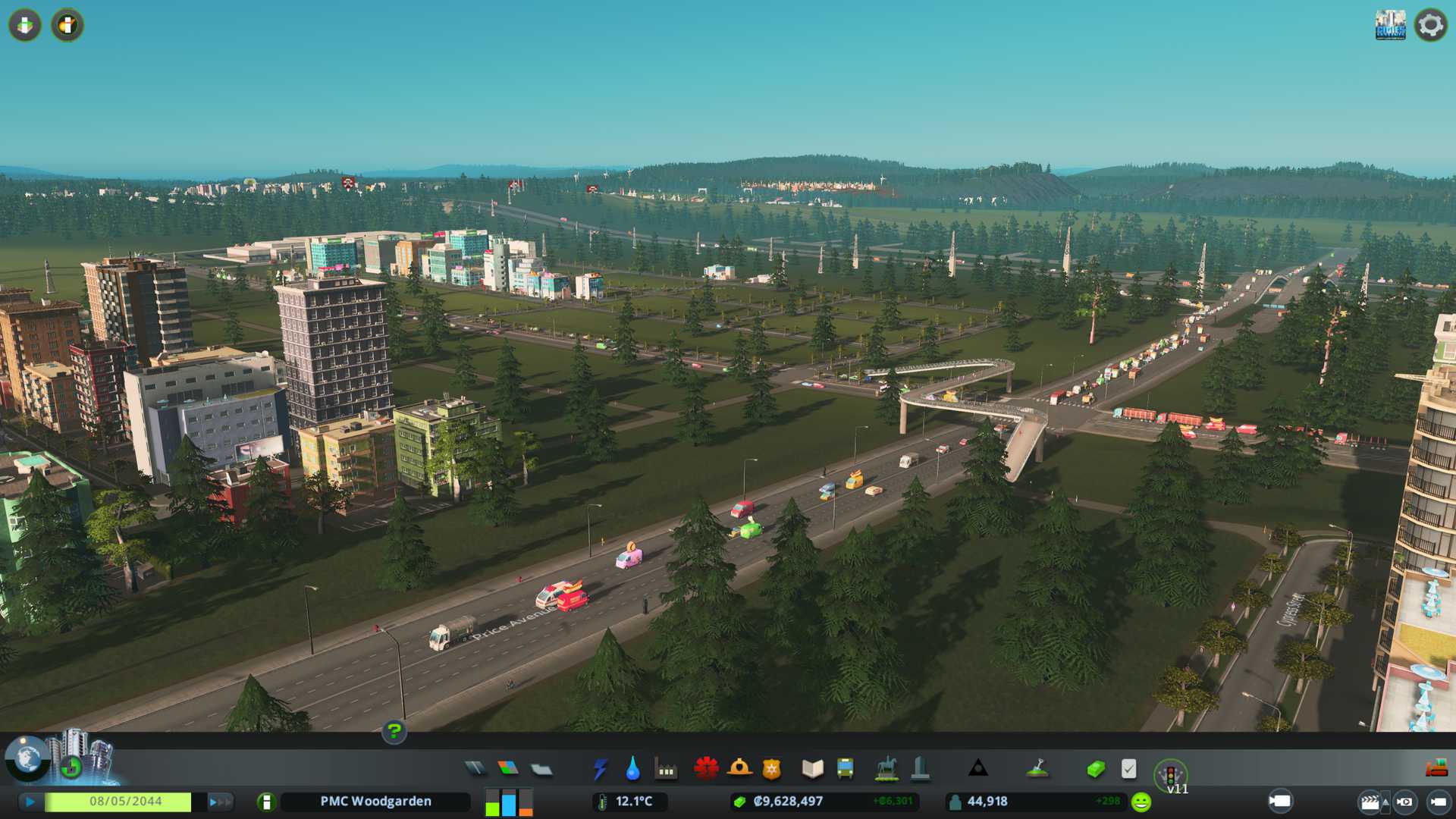Open Water and Sewage droplet menu
1456x819 pixels.
(632, 769)
